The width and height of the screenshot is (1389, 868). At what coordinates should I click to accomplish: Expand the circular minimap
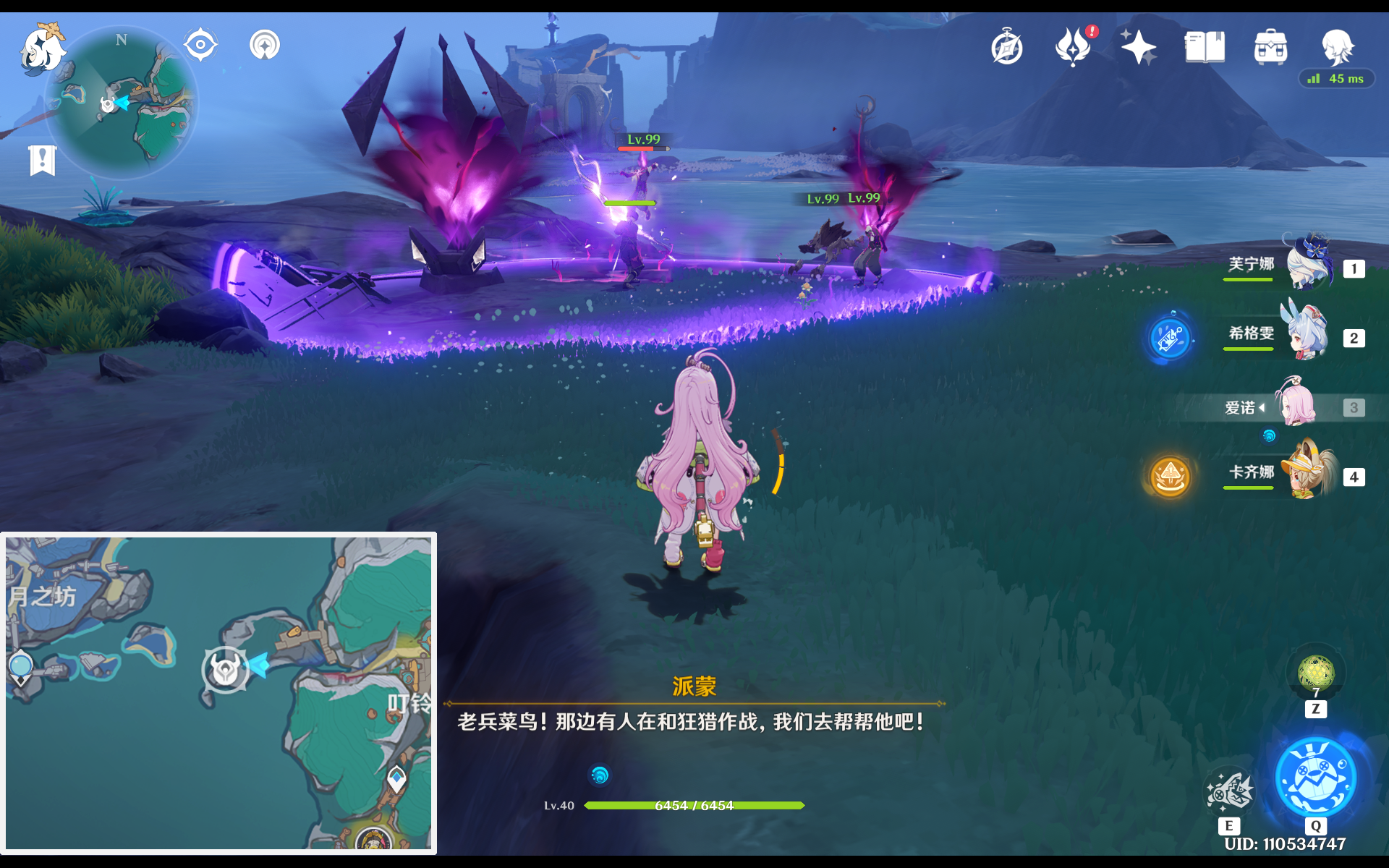123,103
